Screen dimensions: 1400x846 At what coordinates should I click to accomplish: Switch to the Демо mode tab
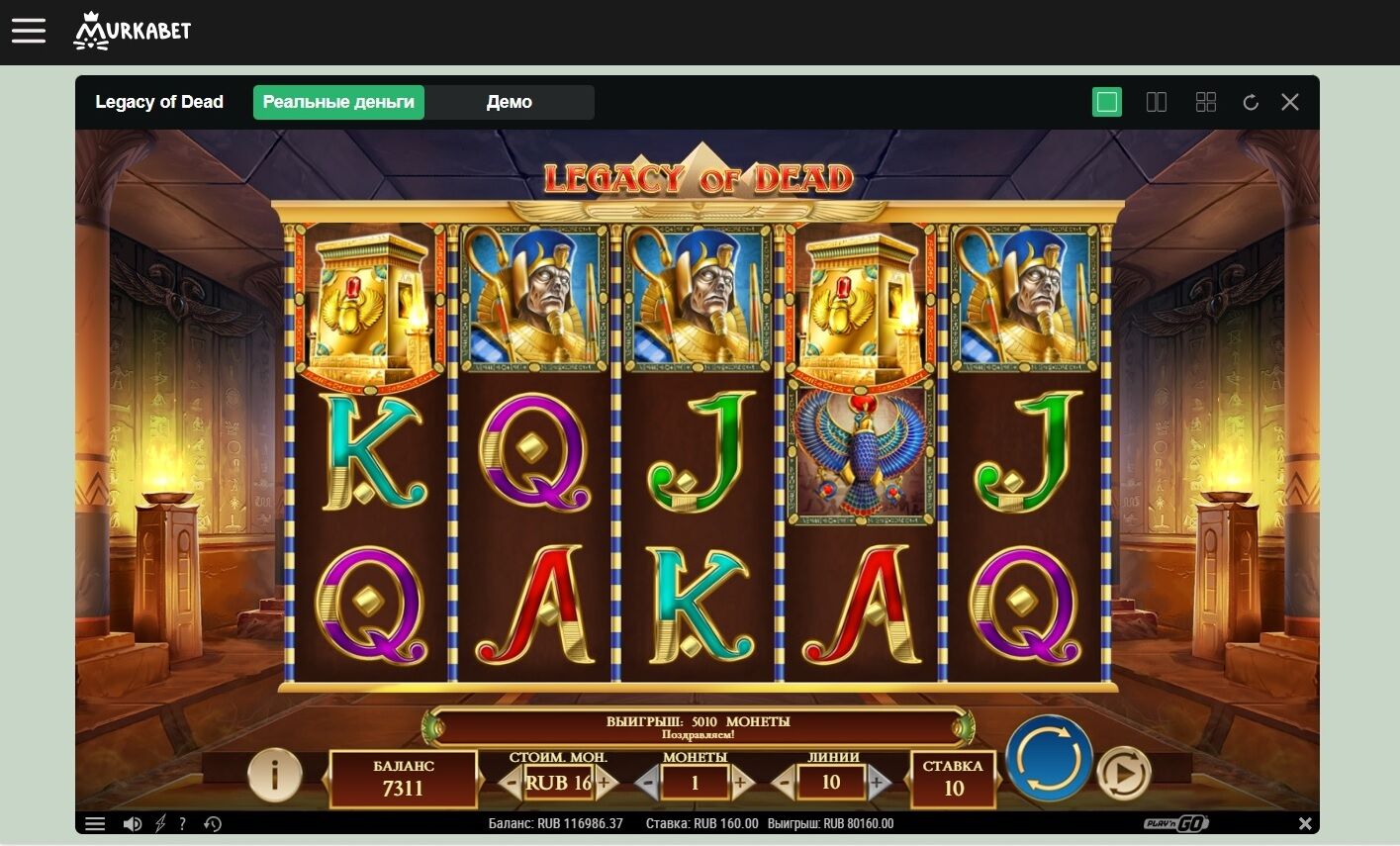click(509, 102)
